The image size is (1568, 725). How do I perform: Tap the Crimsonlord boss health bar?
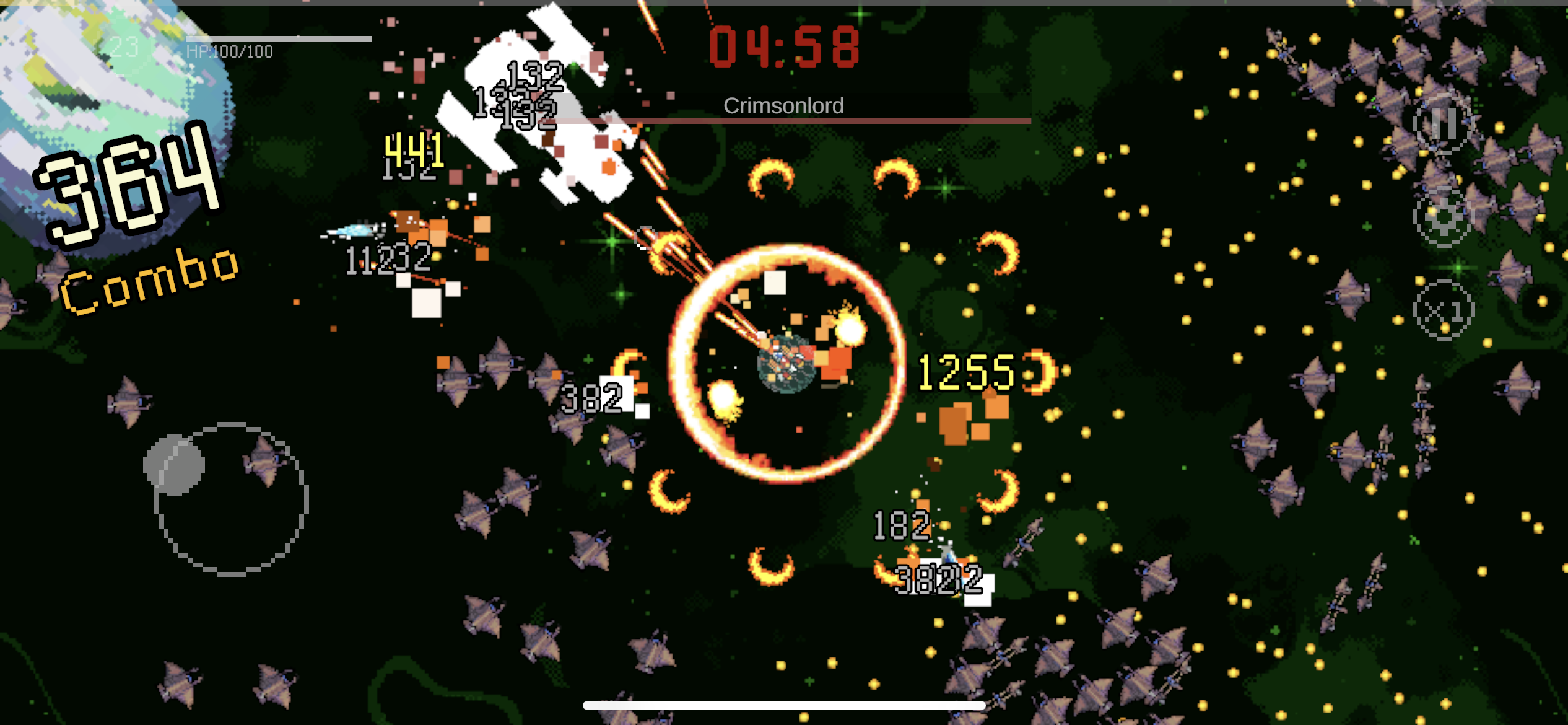[783, 120]
